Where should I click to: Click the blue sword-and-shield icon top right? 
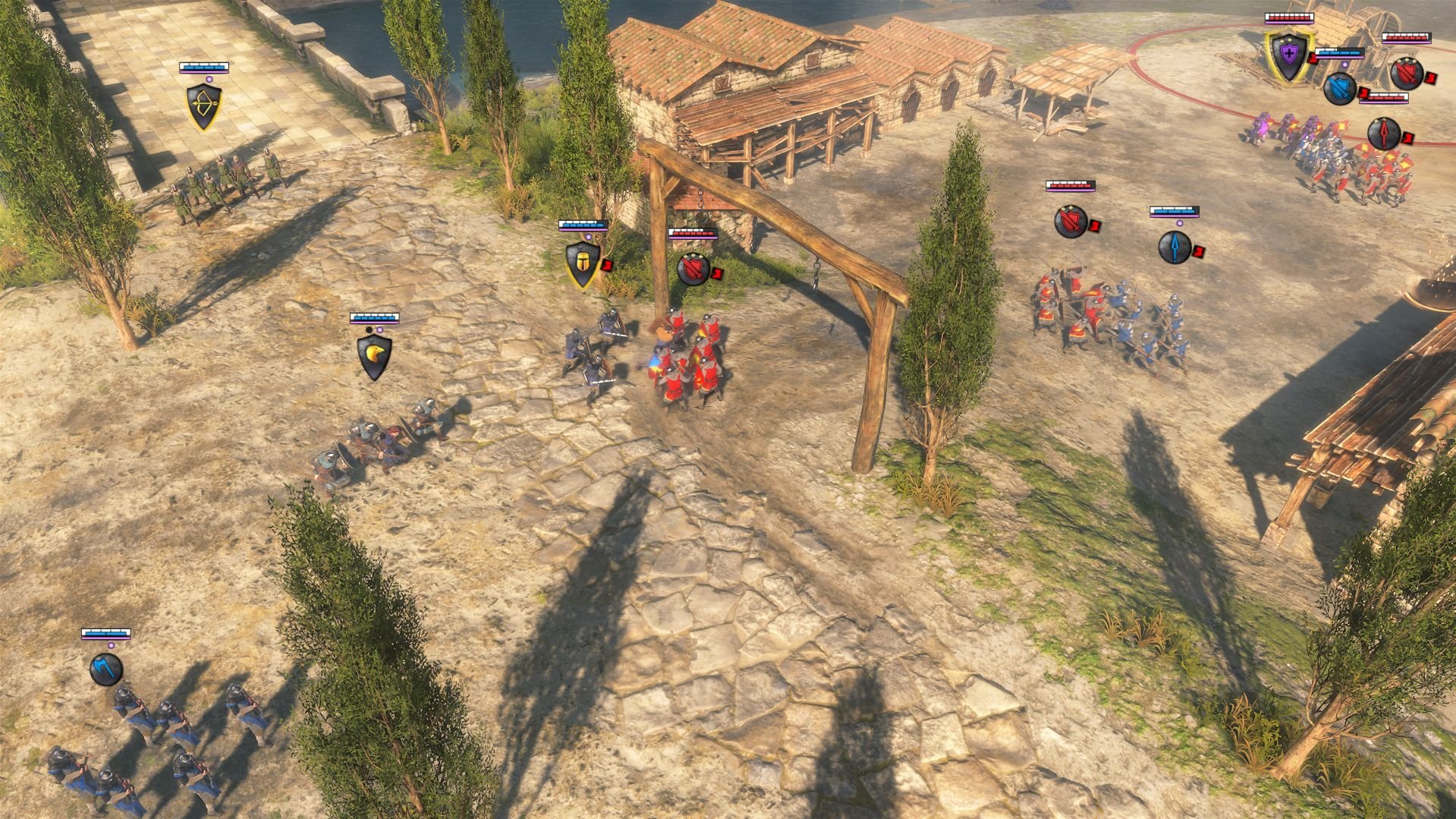click(x=1340, y=89)
